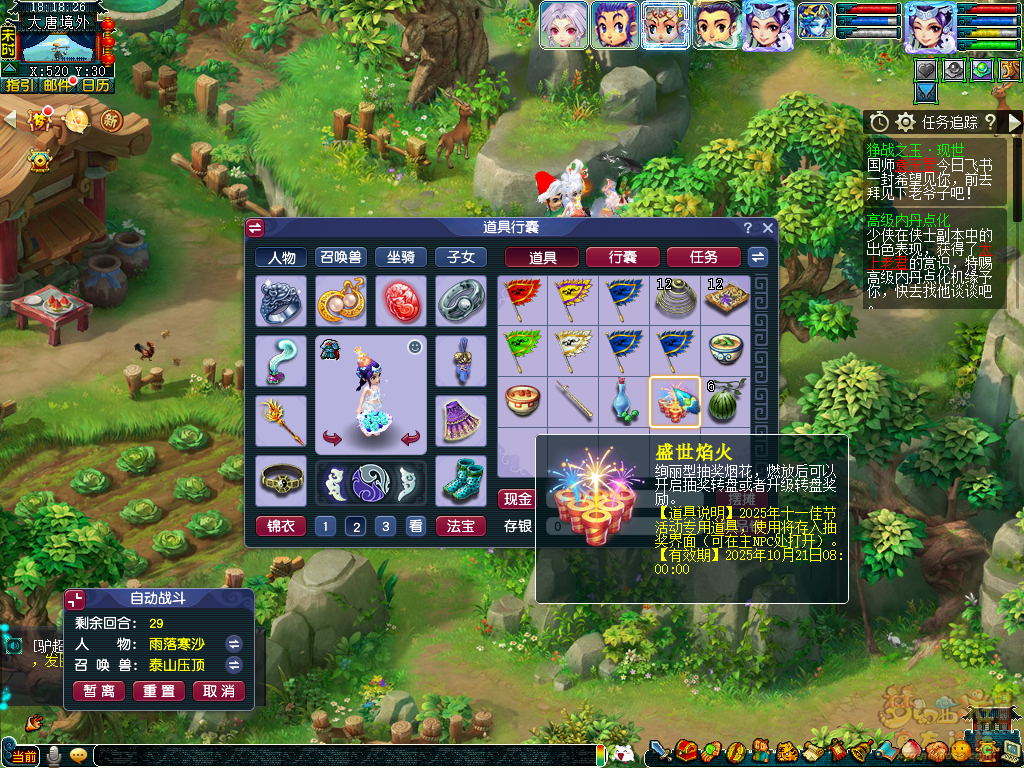Reset auto-battle with 重置
Image resolution: width=1024 pixels, height=768 pixels.
159,691
